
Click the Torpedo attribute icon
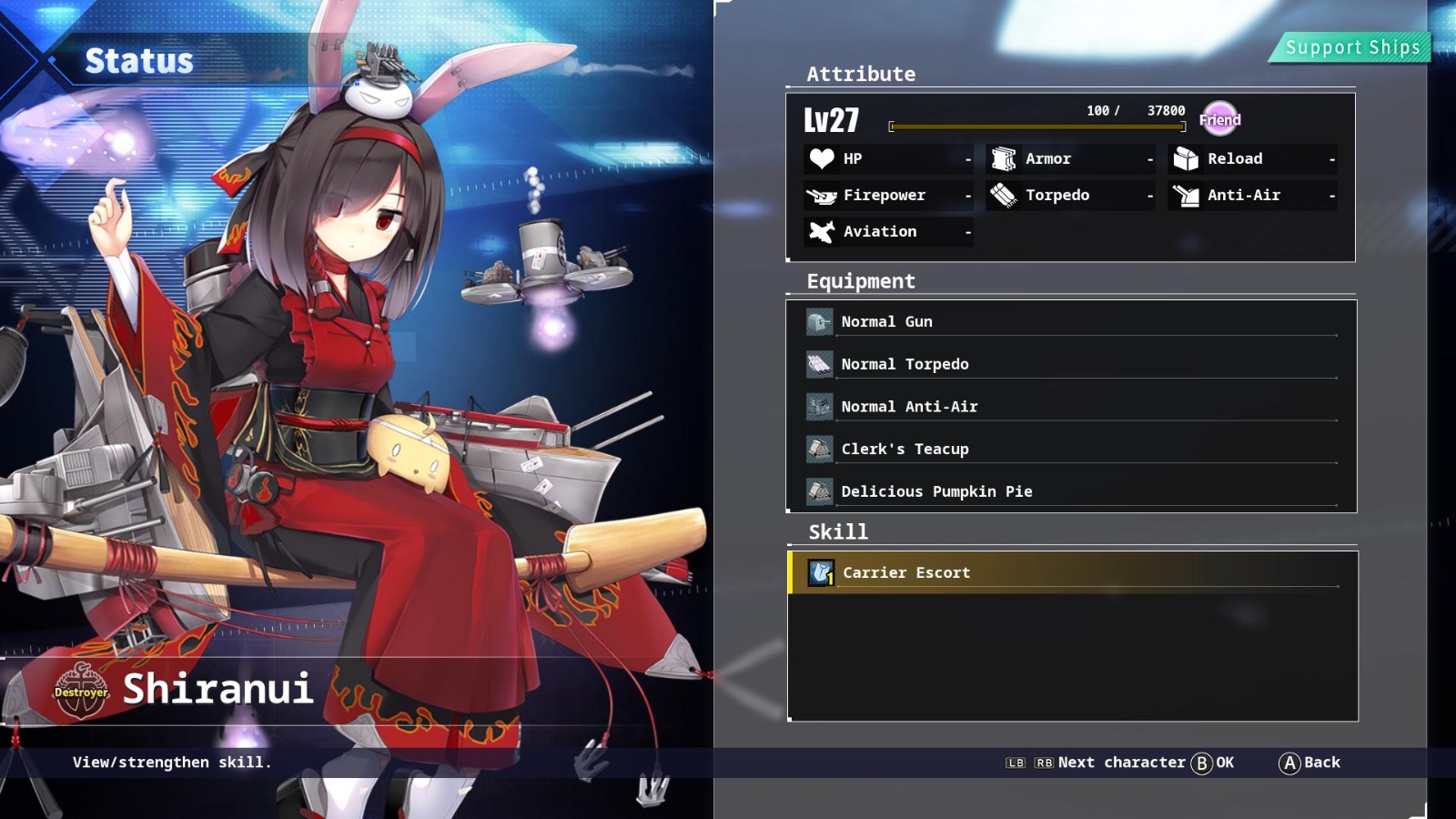(1002, 195)
